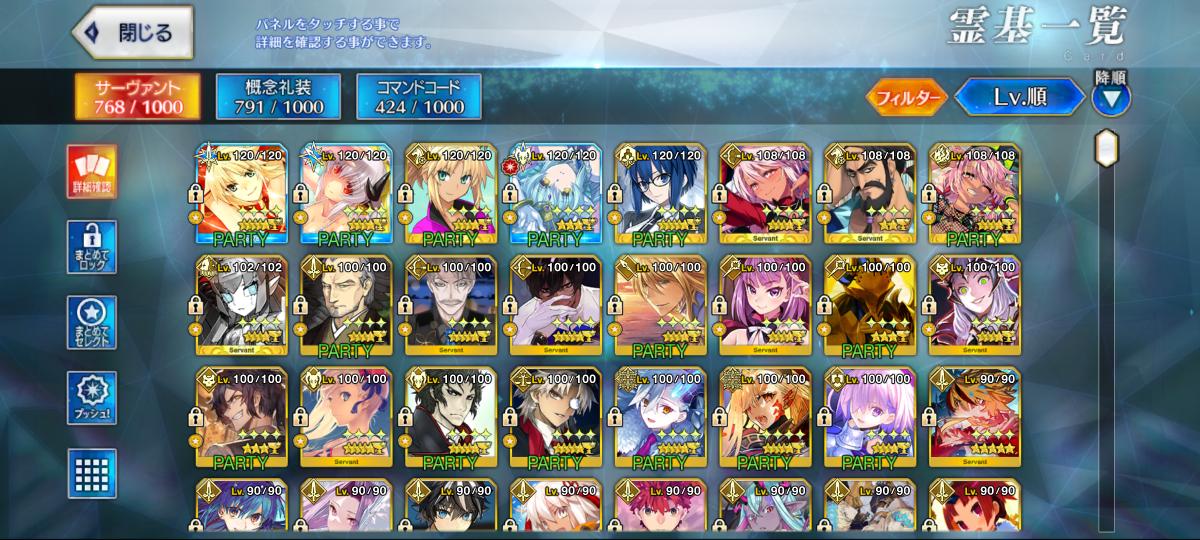Click the list scrollbar handle

click(1106, 149)
